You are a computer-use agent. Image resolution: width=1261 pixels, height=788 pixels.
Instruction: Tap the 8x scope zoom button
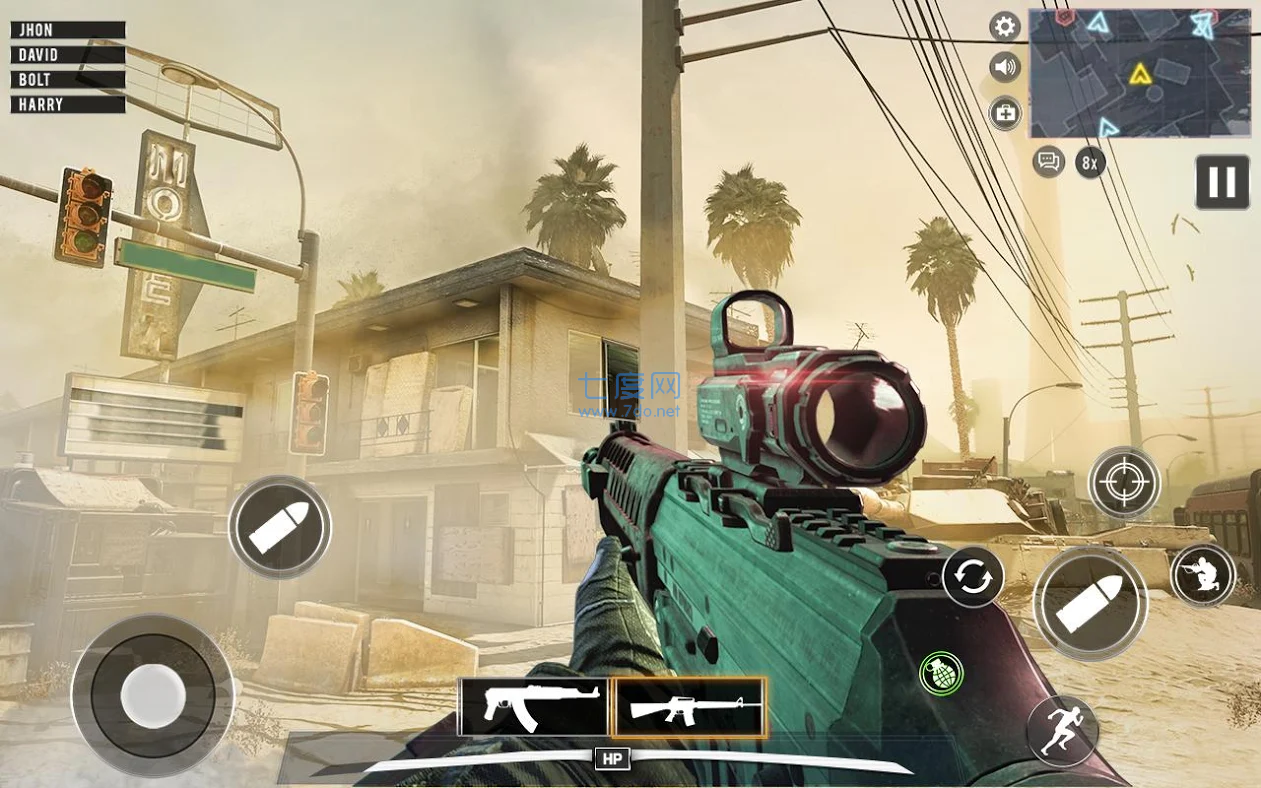[1090, 162]
